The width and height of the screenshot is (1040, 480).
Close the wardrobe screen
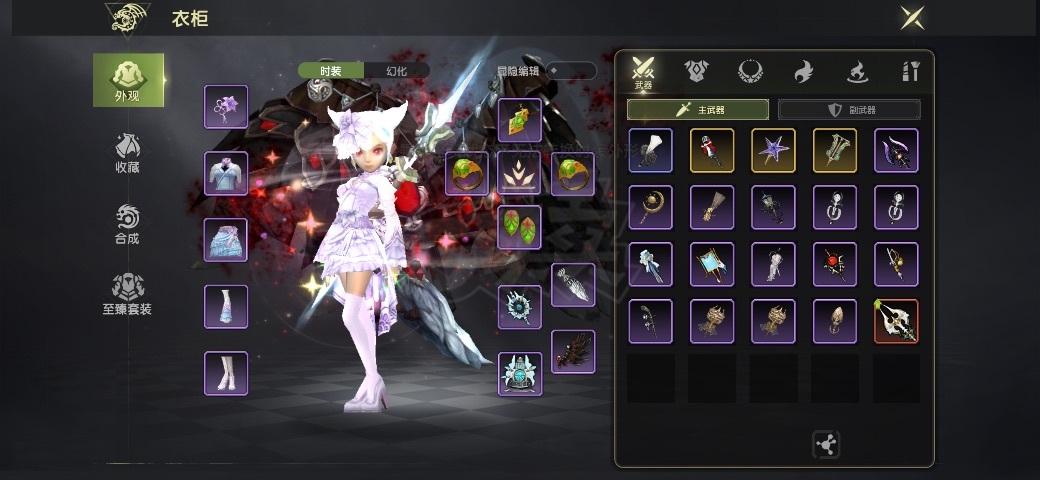coord(911,18)
